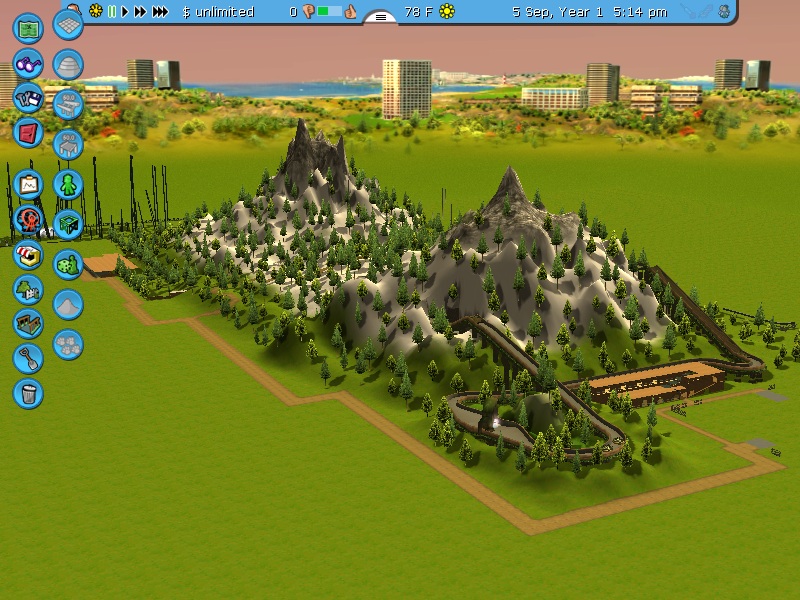Open the green guest figure menu
The width and height of the screenshot is (800, 600).
pos(67,184)
